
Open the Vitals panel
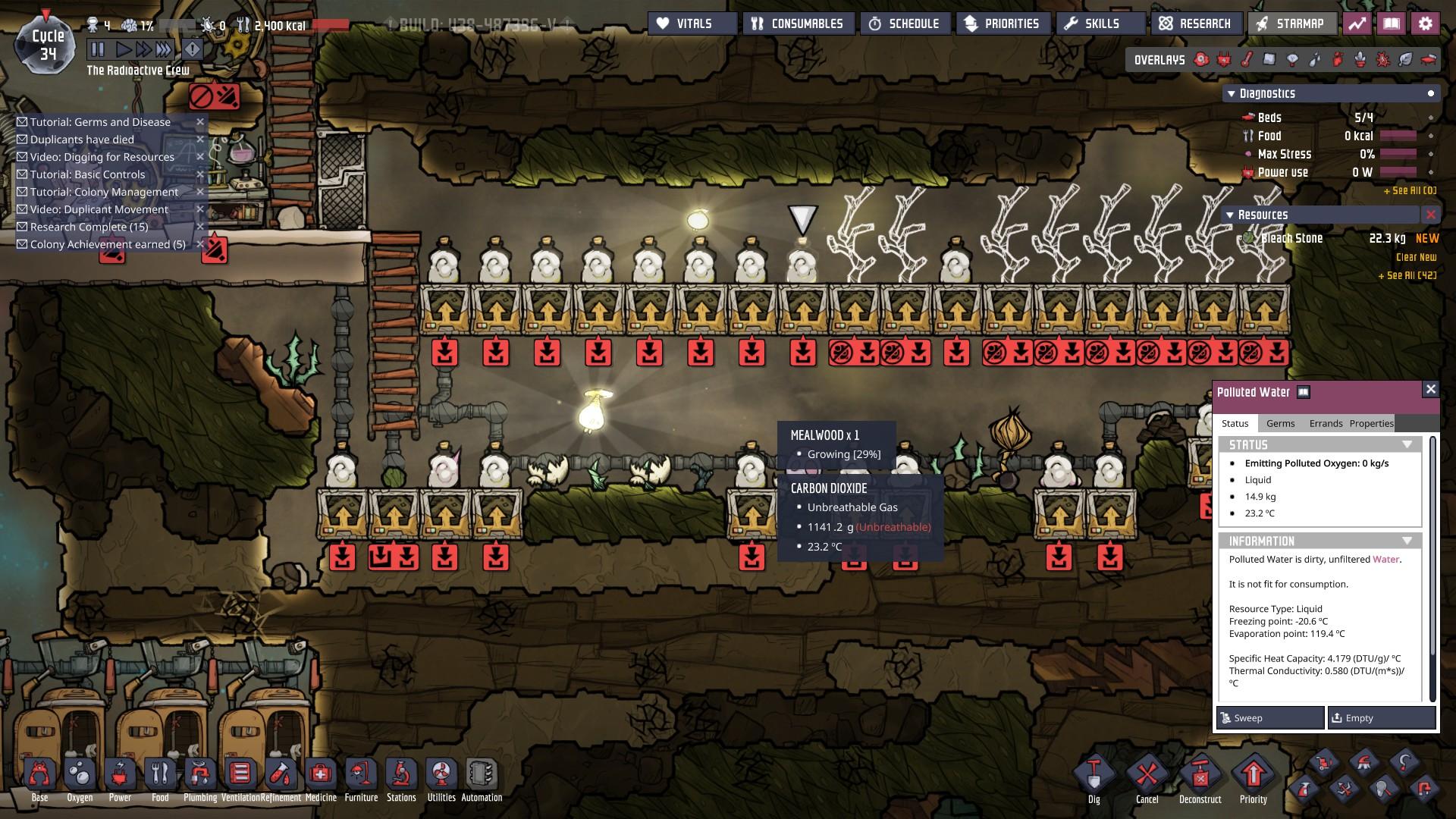point(692,24)
